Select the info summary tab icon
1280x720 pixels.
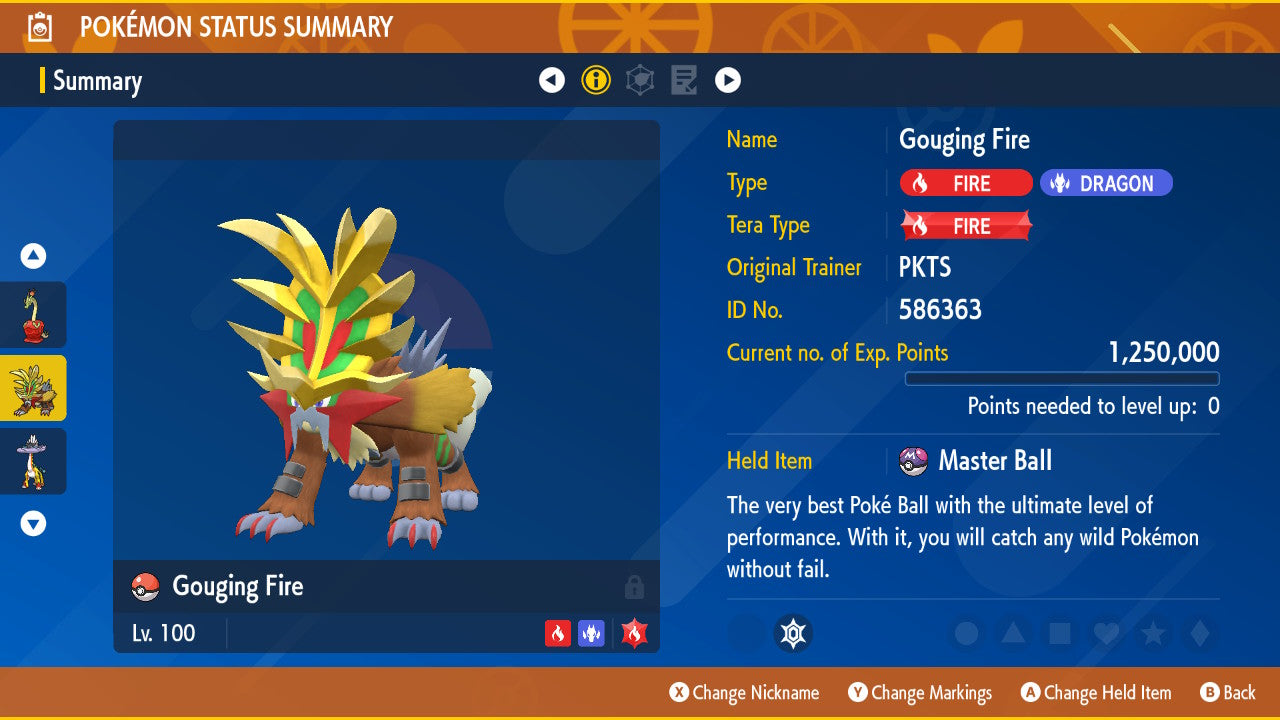click(596, 80)
